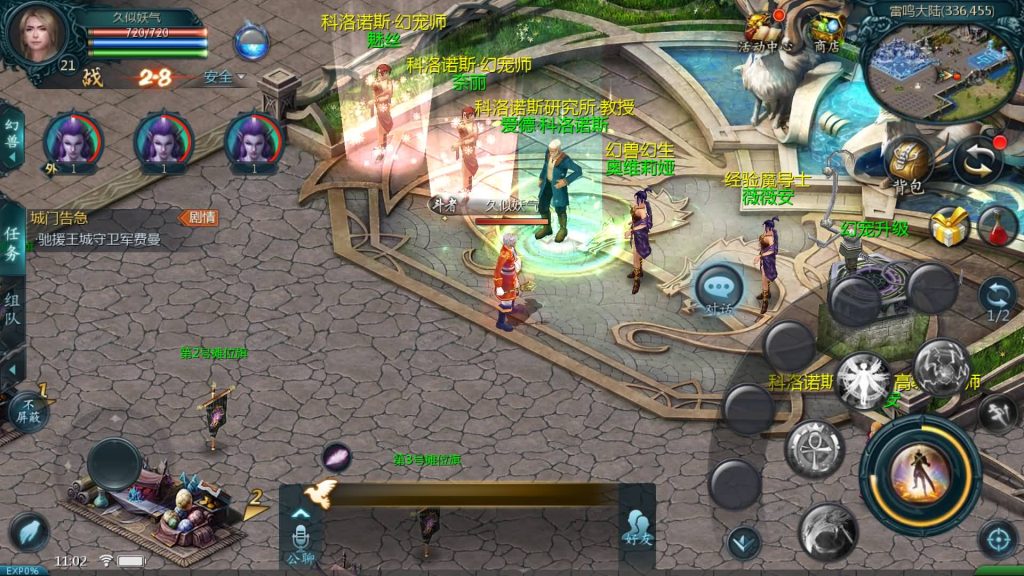Screen dimensions: 1024x576
Task: Use the red health potion
Action: 997,227
